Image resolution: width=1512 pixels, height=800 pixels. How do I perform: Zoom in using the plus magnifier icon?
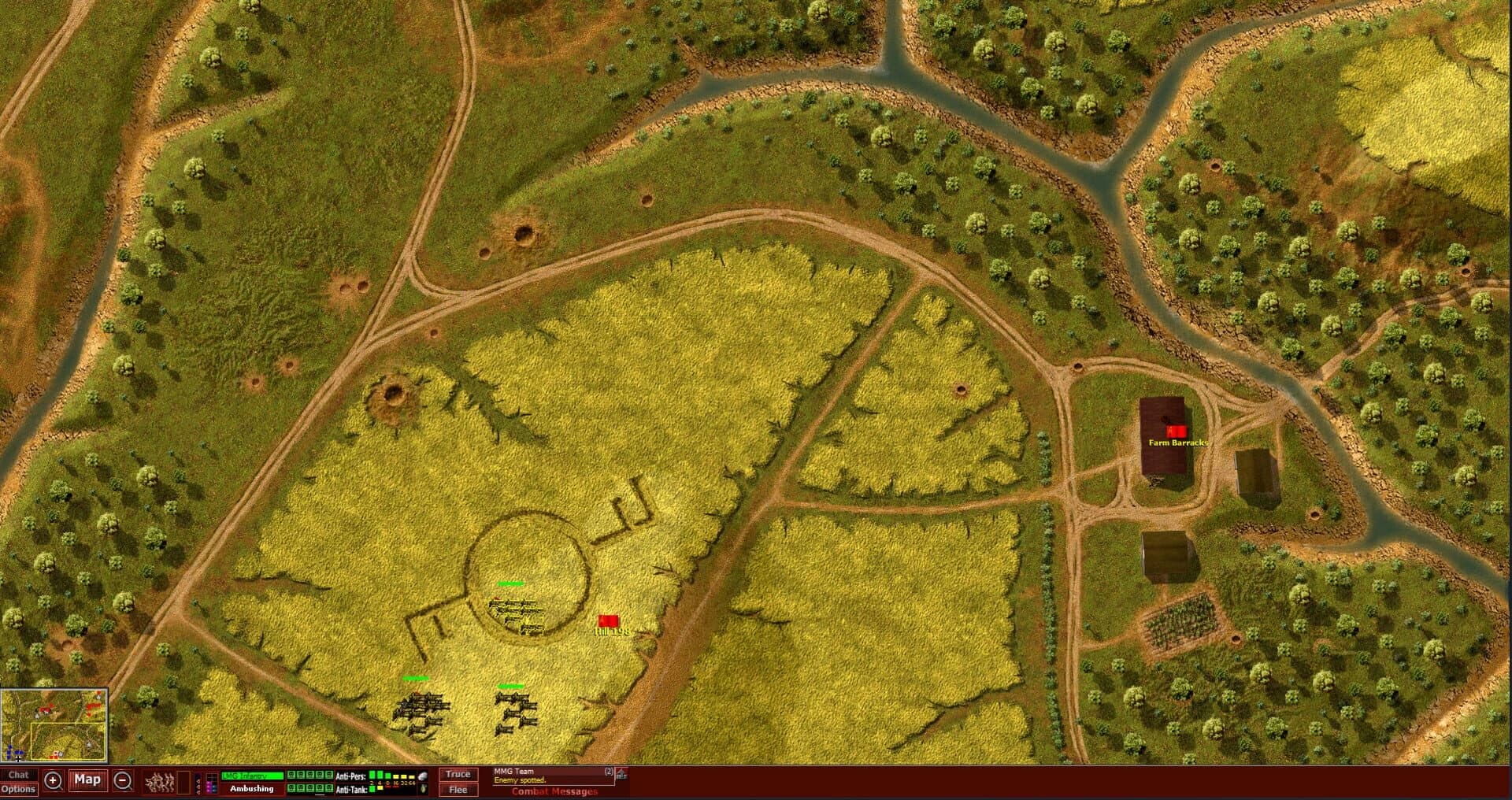coord(54,780)
